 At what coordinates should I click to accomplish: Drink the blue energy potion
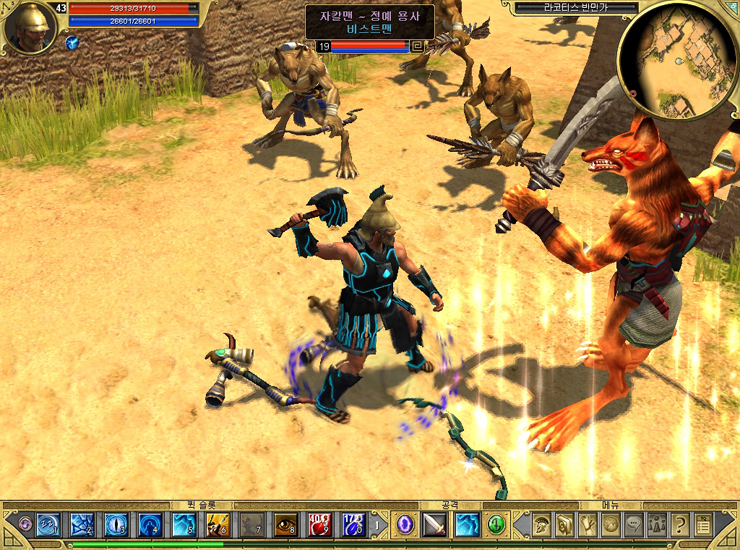click(352, 524)
